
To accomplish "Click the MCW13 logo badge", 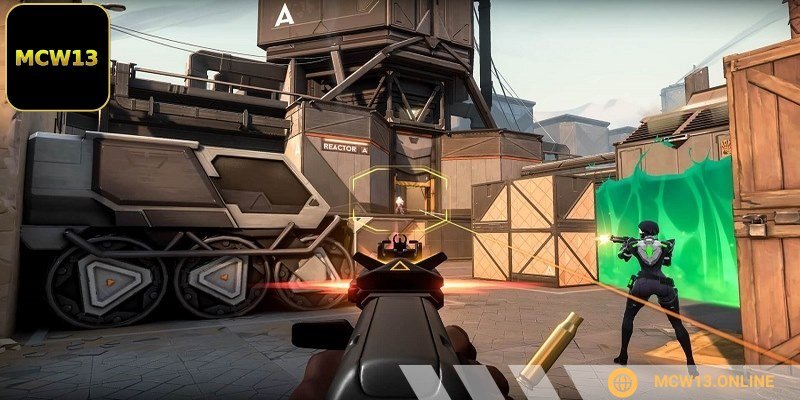I will tap(57, 57).
